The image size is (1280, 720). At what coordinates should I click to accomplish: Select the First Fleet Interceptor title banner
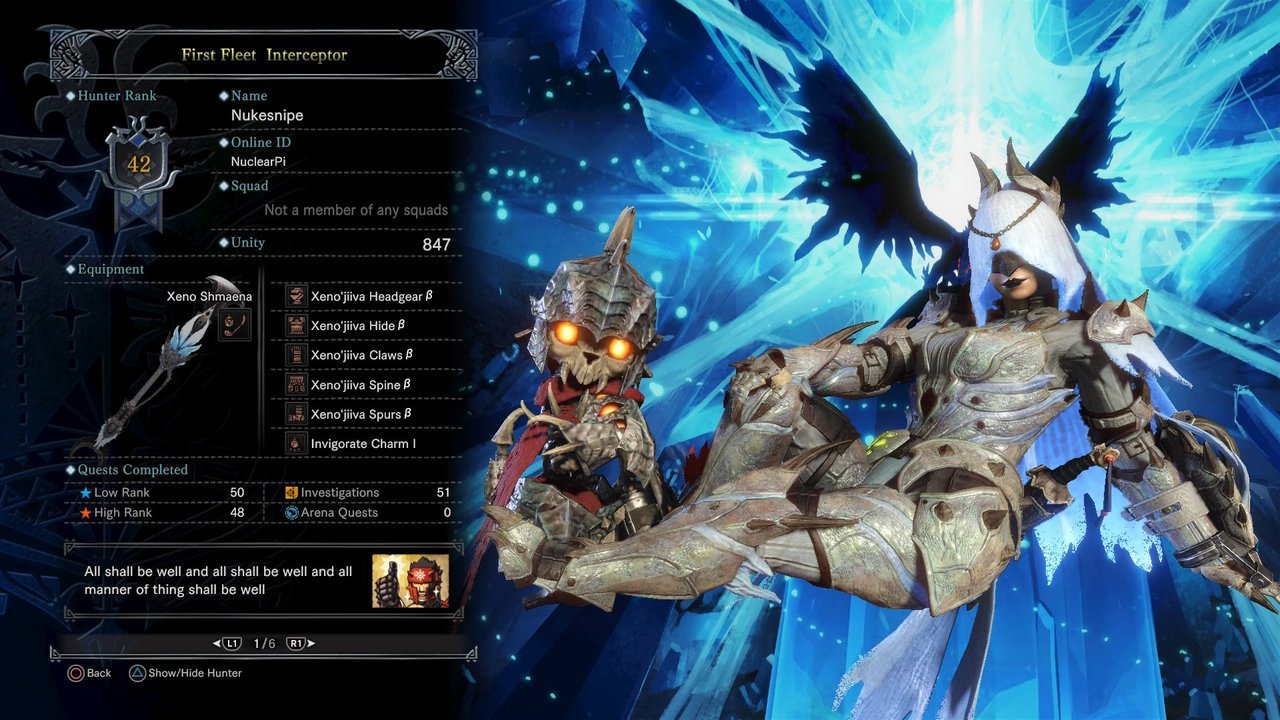265,54
